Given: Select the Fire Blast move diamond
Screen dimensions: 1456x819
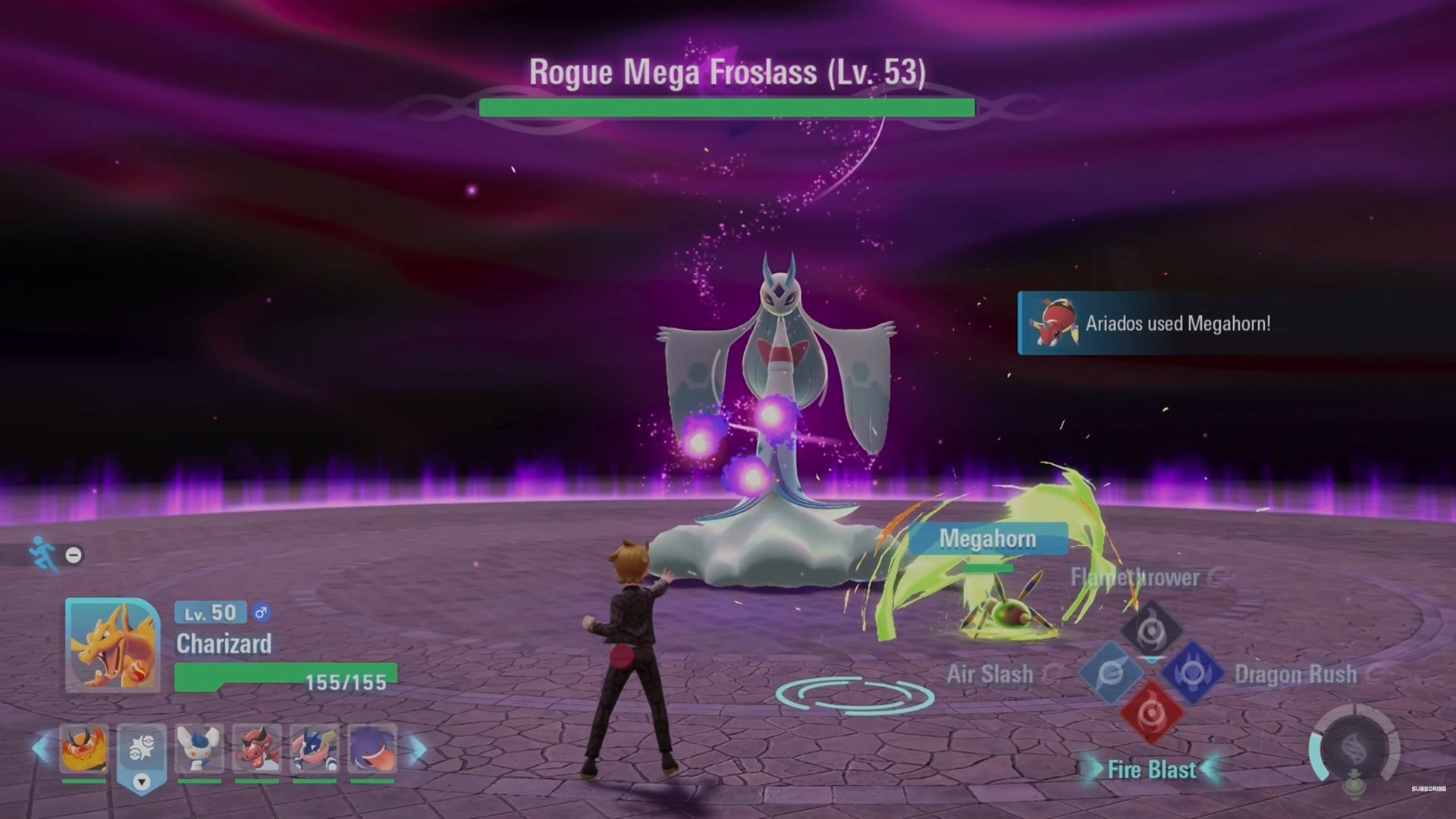Looking at the screenshot, I should pos(1151,713).
